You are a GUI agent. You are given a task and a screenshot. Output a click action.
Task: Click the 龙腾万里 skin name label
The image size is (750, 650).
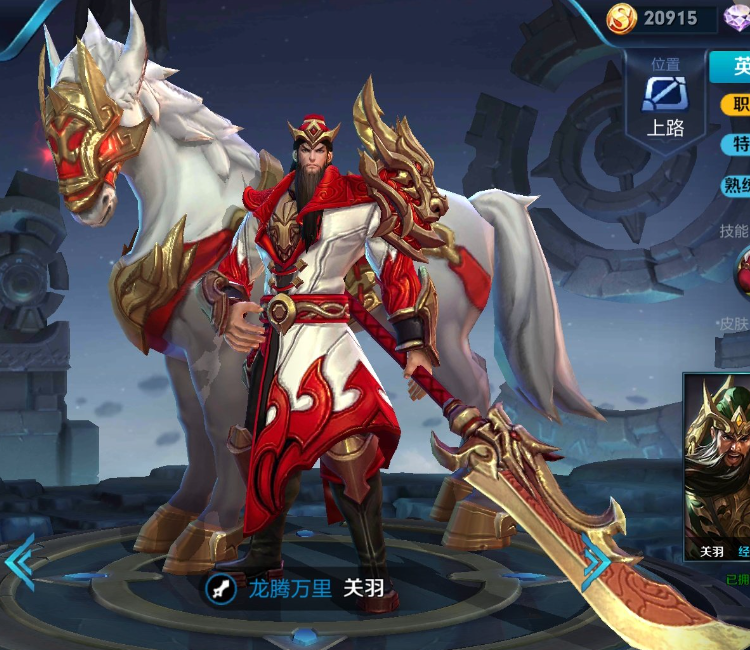point(290,589)
